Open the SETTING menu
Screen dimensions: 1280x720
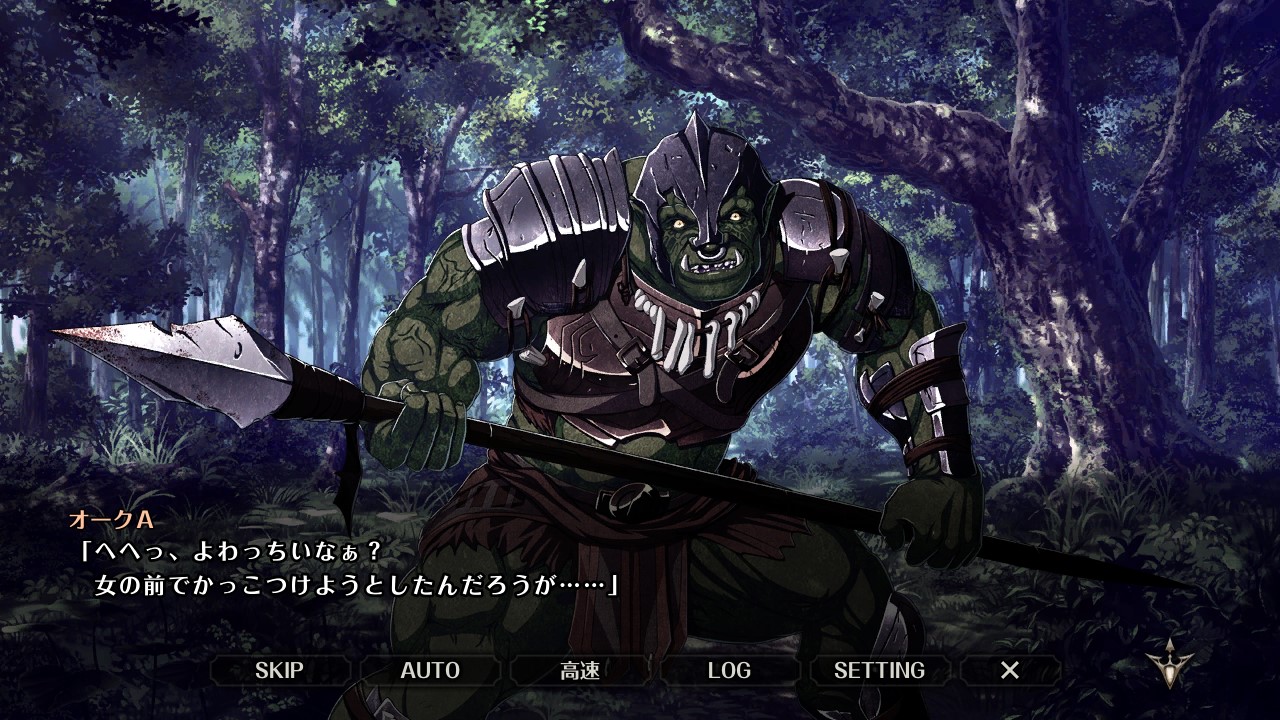879,670
